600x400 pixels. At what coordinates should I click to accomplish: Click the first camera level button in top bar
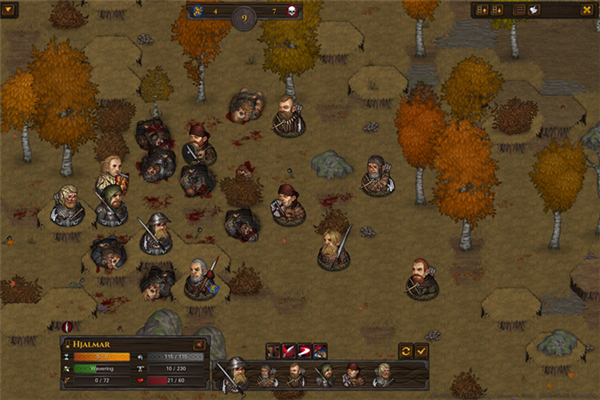(484, 9)
